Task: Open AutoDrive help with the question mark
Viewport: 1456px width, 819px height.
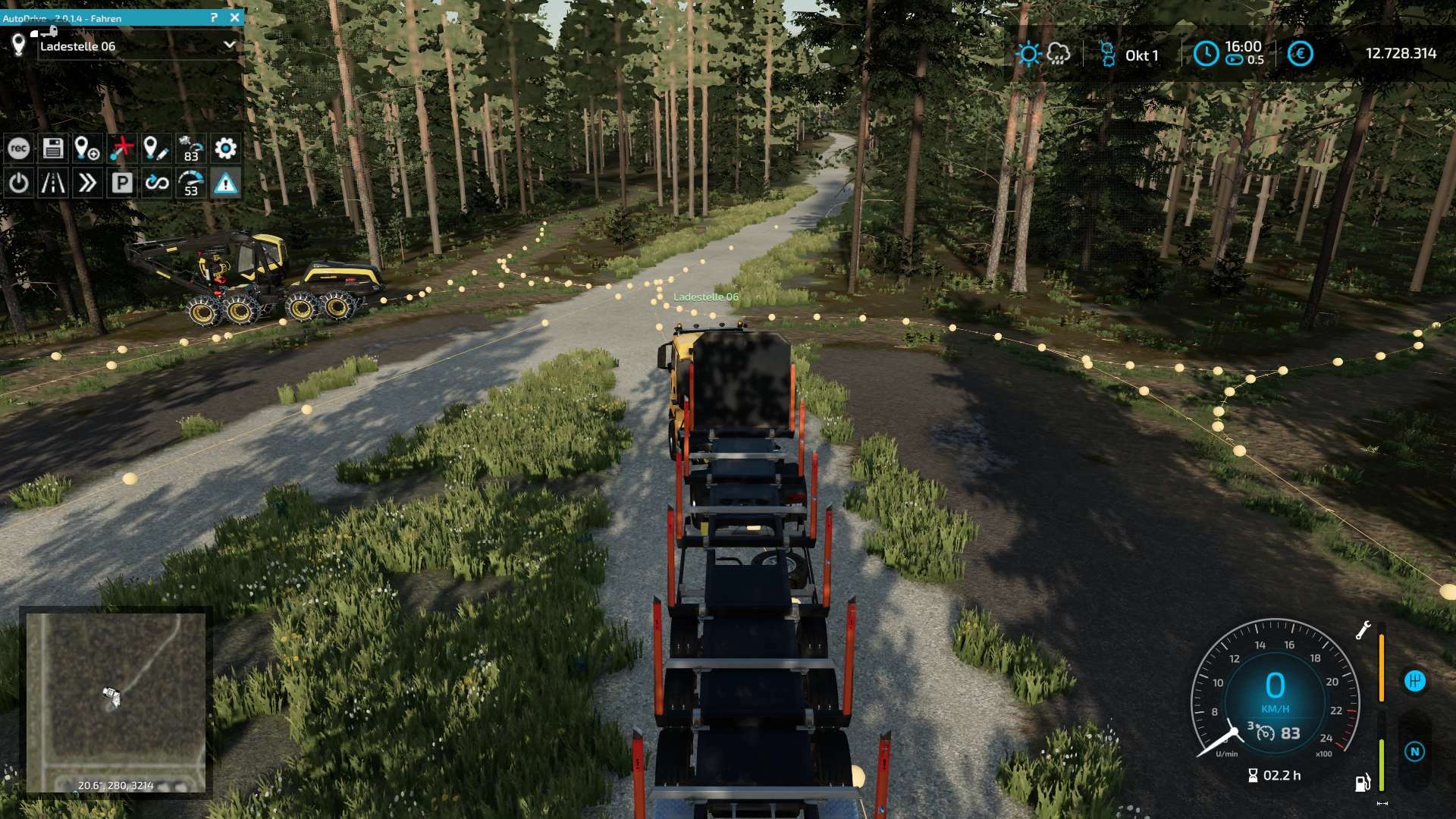Action: coord(214,17)
